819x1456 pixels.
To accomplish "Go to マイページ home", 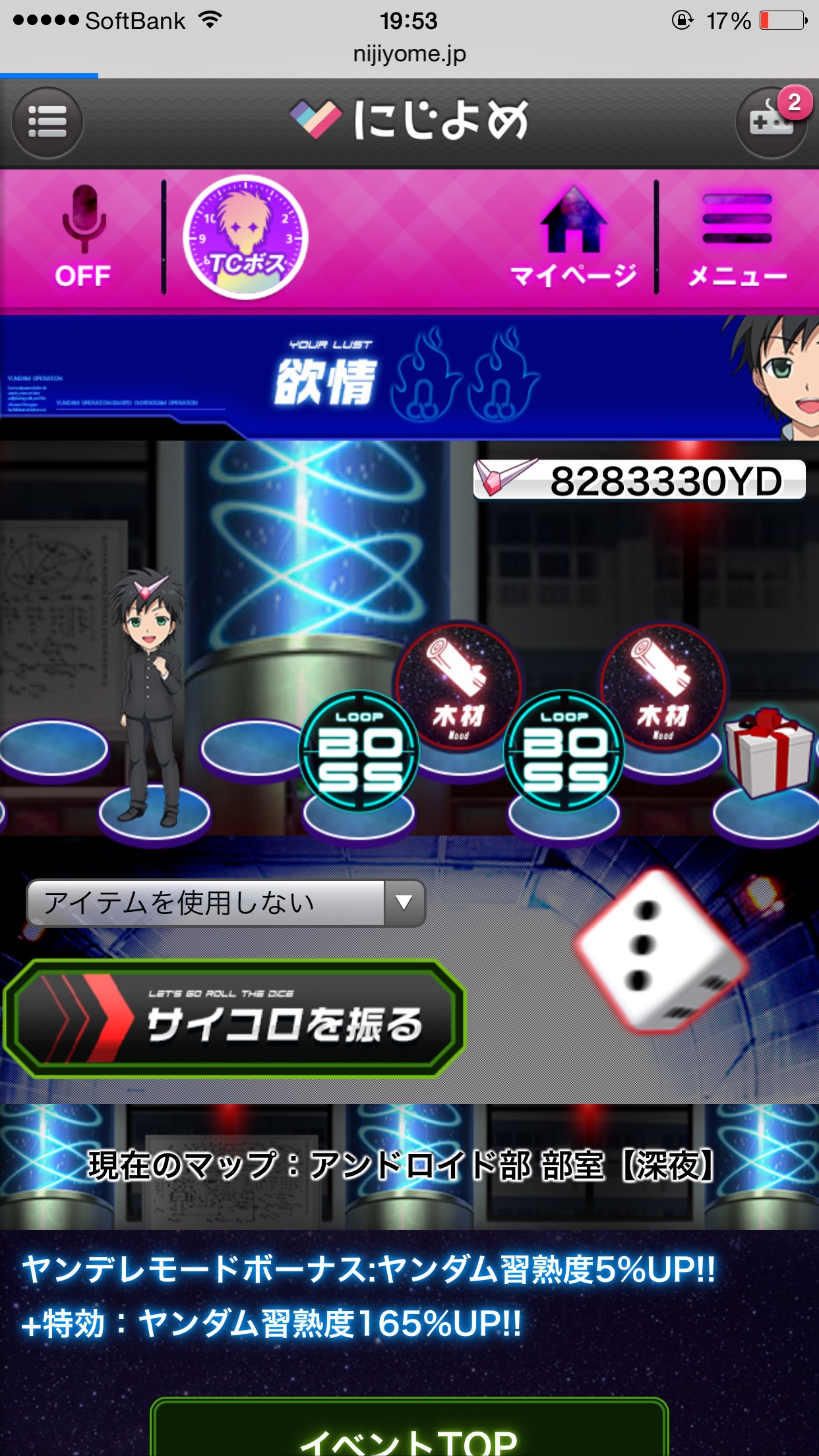I will (x=573, y=237).
